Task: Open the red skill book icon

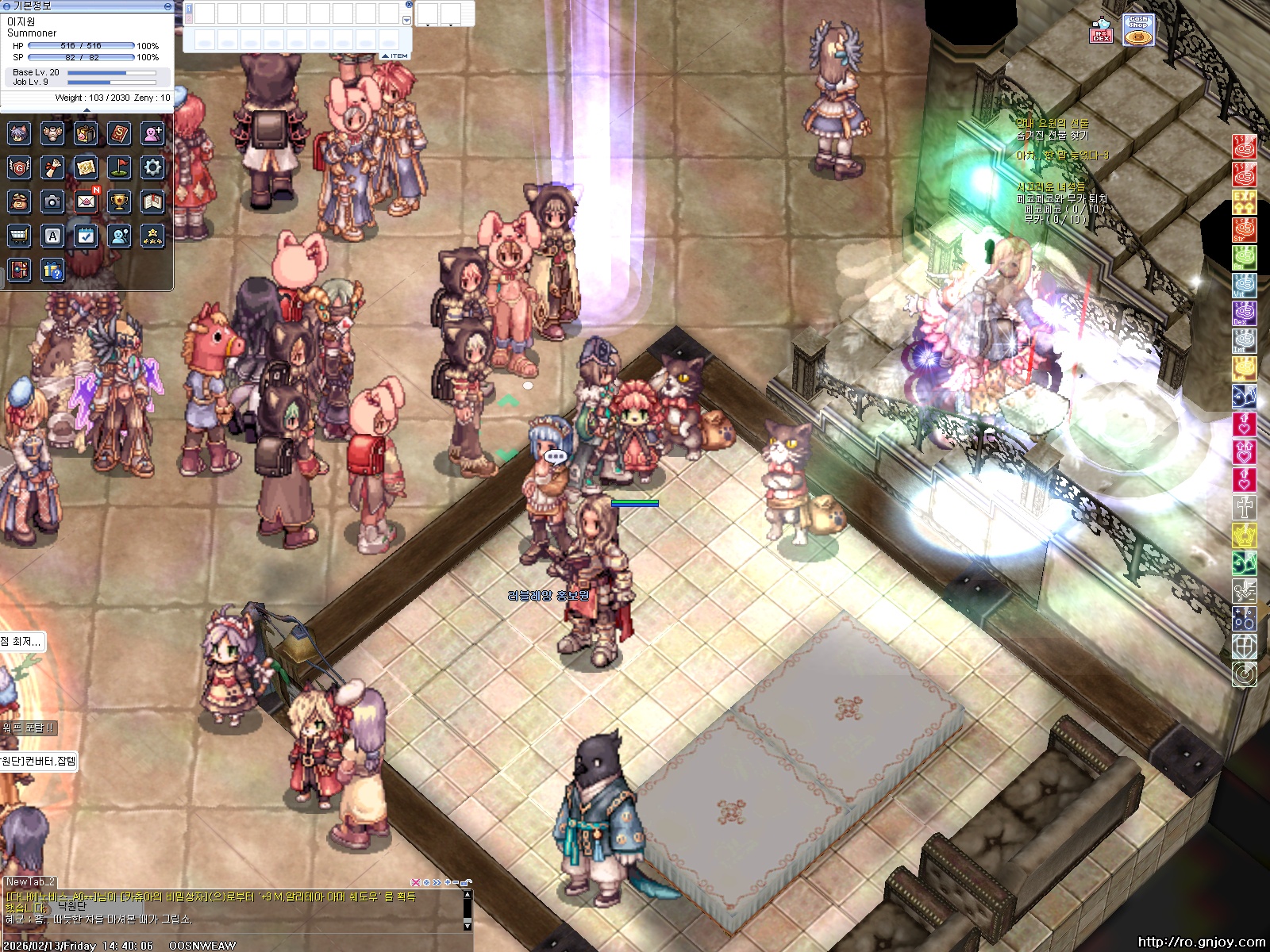Action: (x=119, y=133)
